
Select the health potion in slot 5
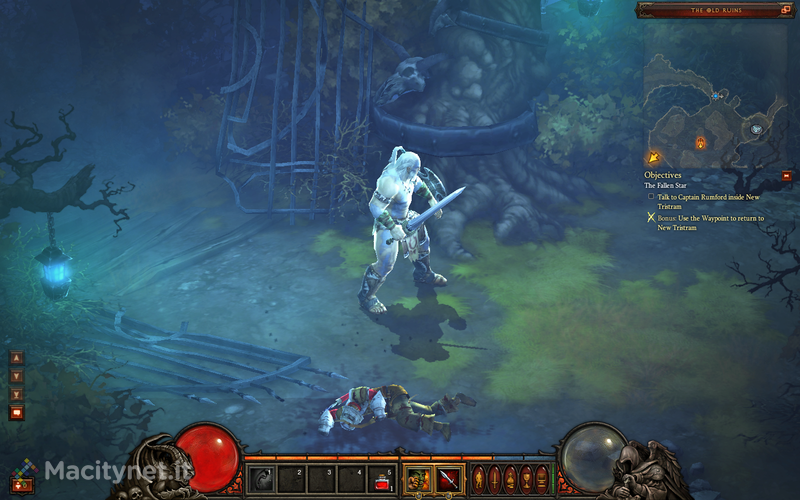380,479
